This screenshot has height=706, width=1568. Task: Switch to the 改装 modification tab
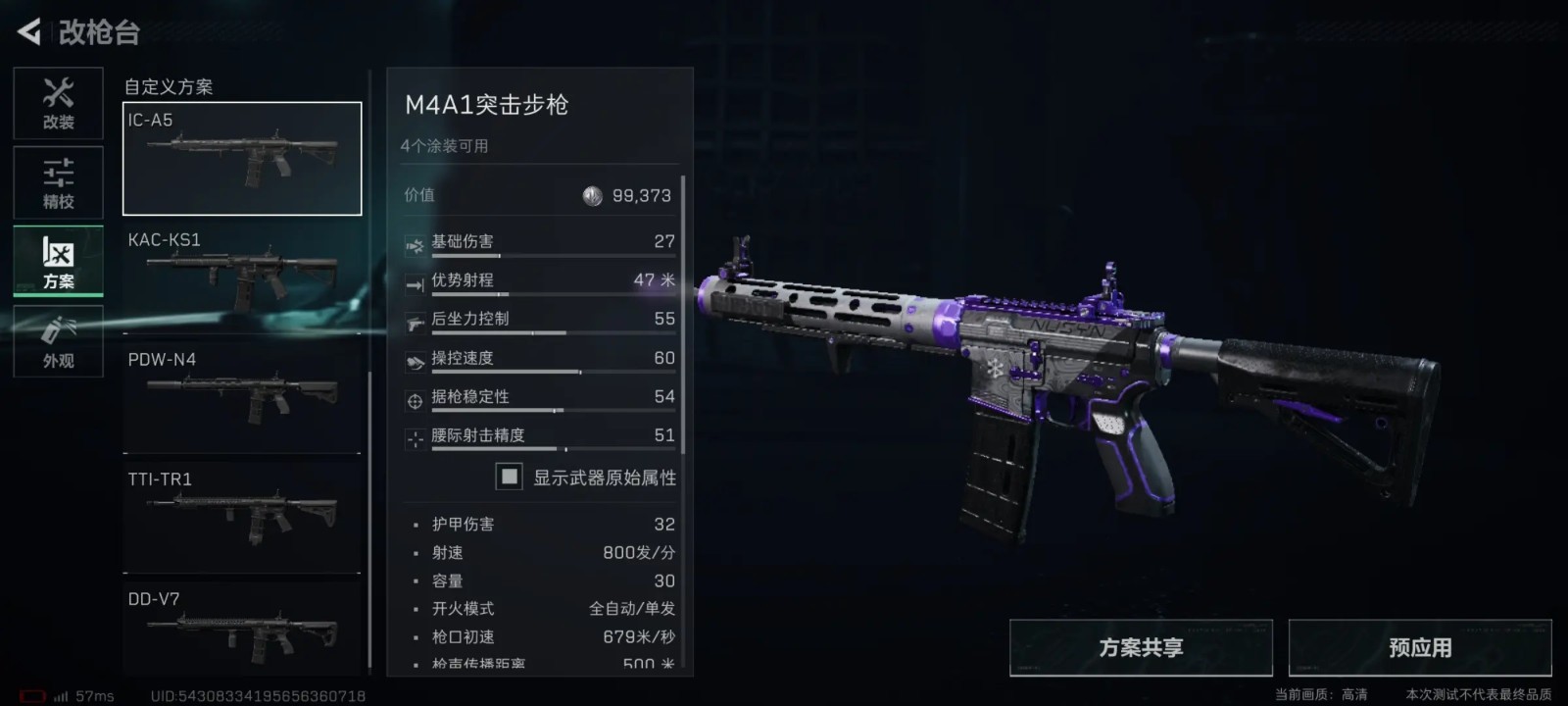(x=59, y=104)
